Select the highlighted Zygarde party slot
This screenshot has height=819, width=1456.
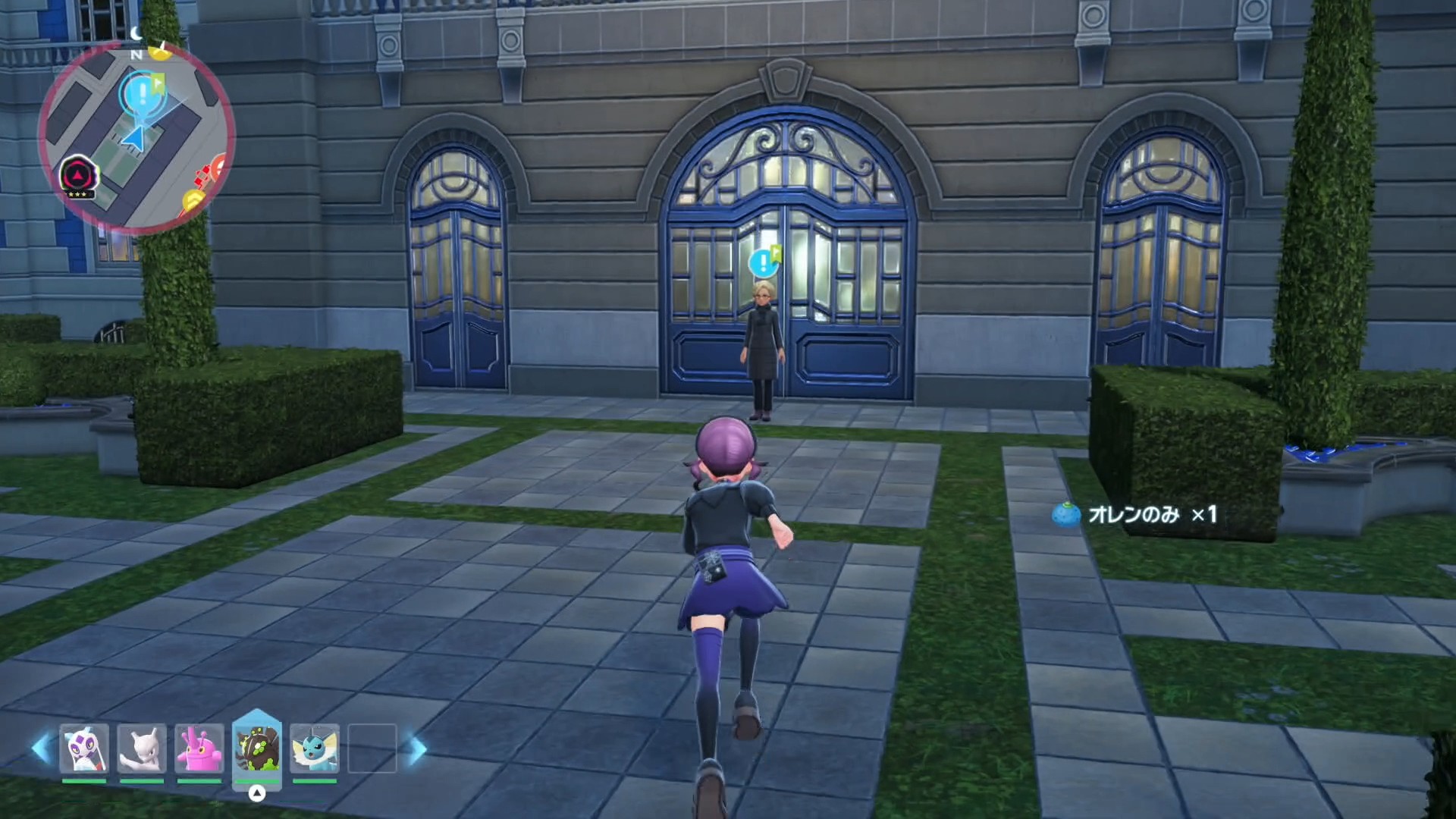[257, 748]
